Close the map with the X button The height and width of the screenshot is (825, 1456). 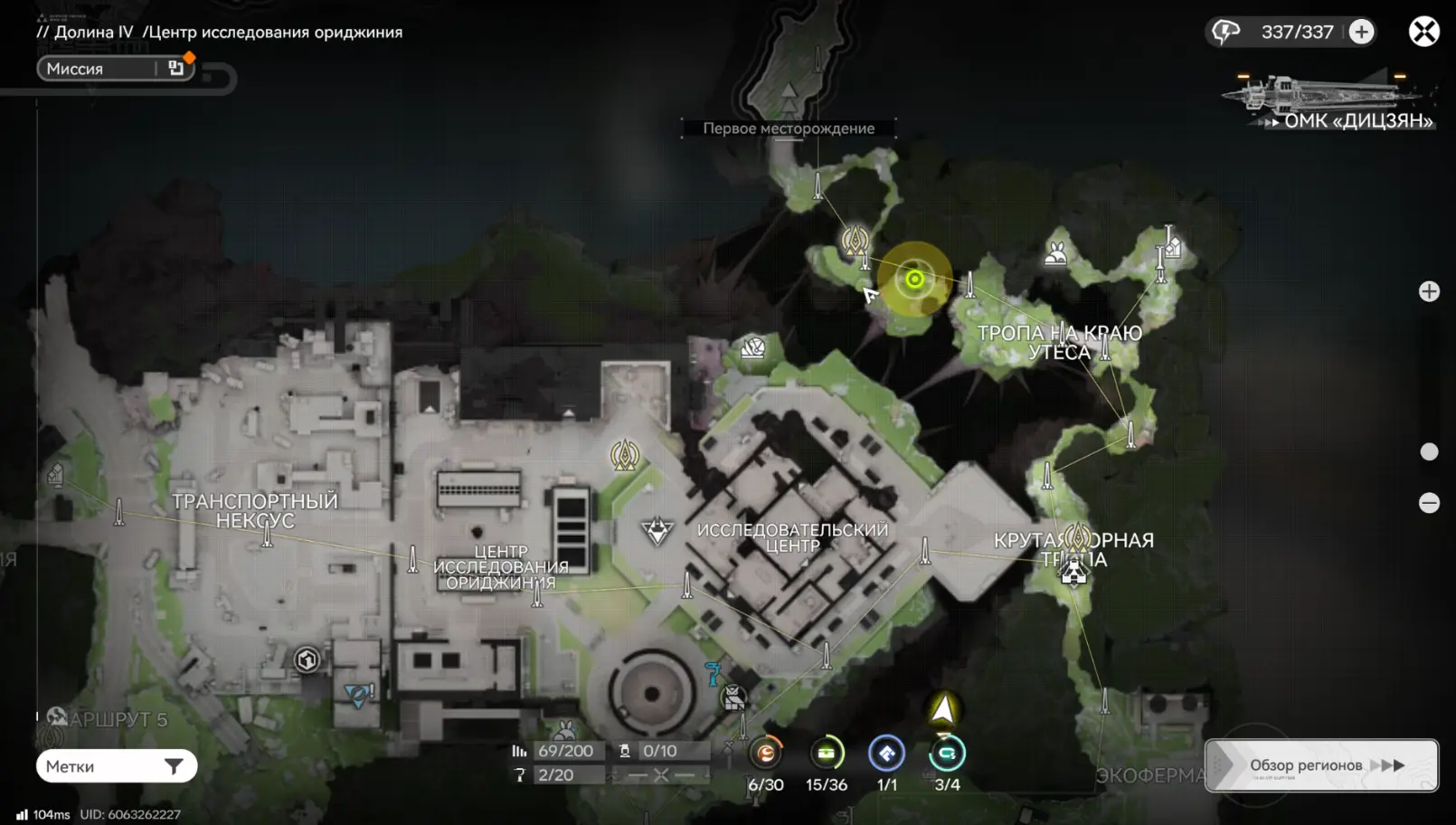[1423, 32]
